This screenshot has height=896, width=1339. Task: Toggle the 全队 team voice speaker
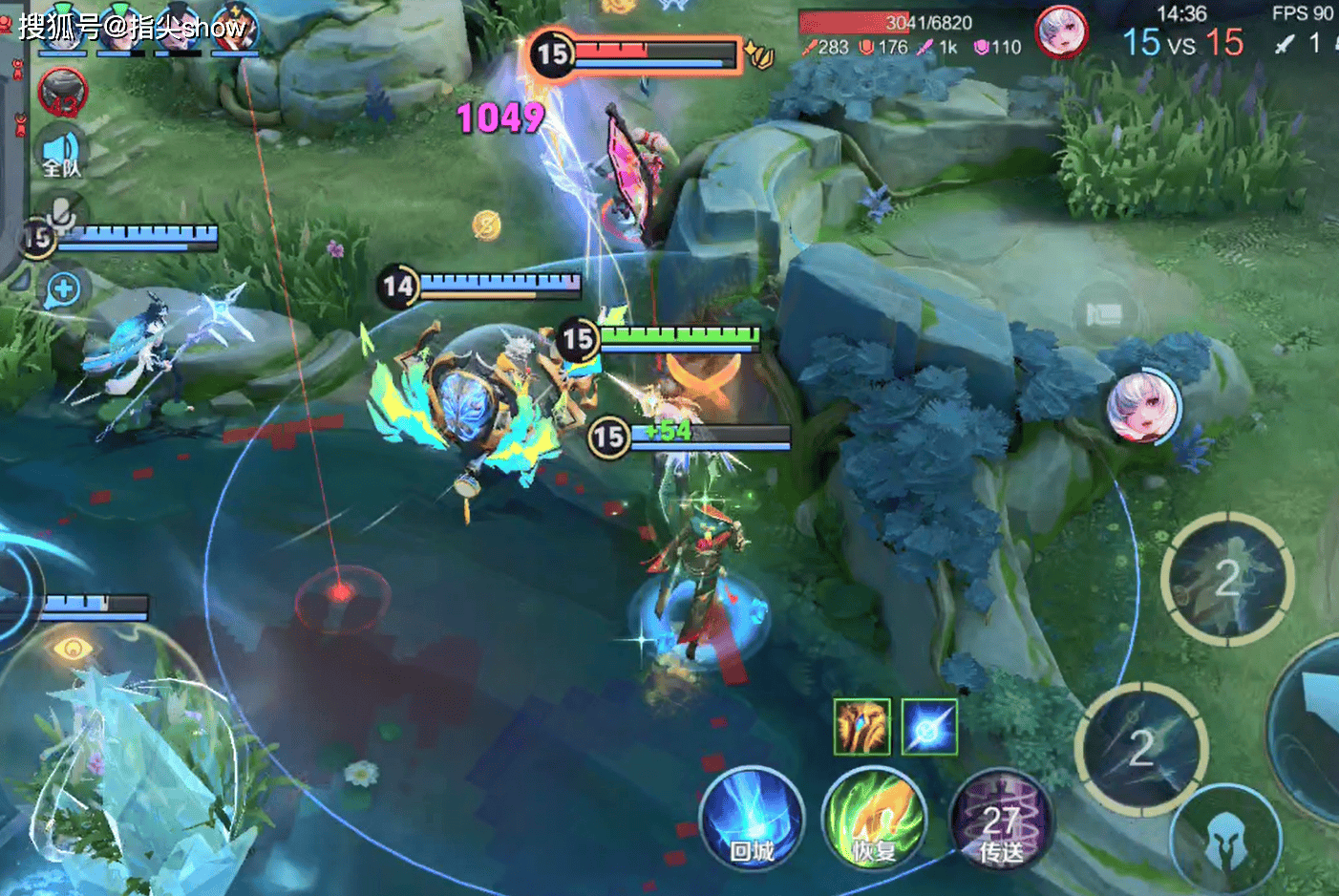[61, 154]
